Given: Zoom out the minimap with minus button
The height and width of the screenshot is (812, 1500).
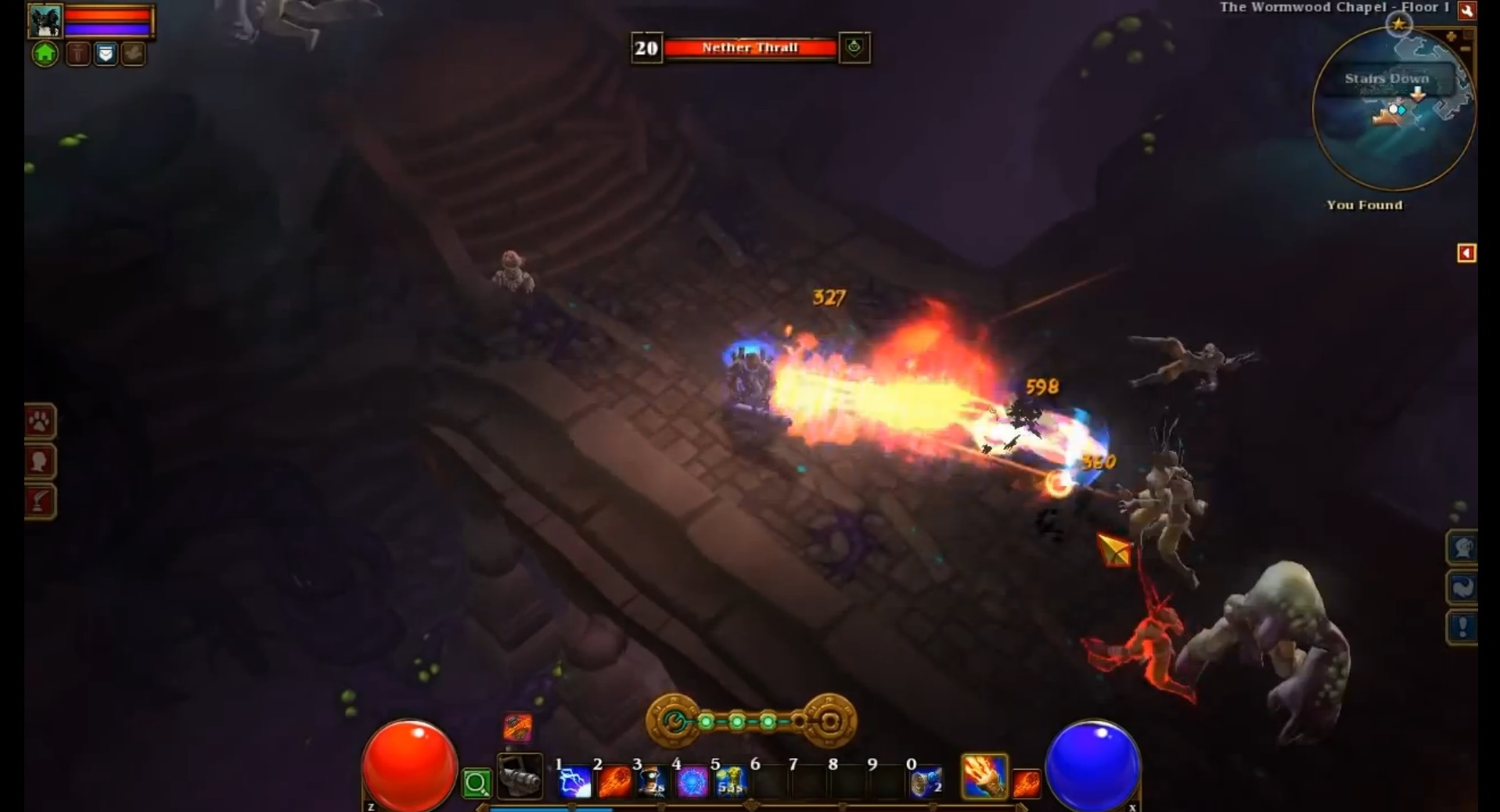Looking at the screenshot, I should coord(1466,49).
